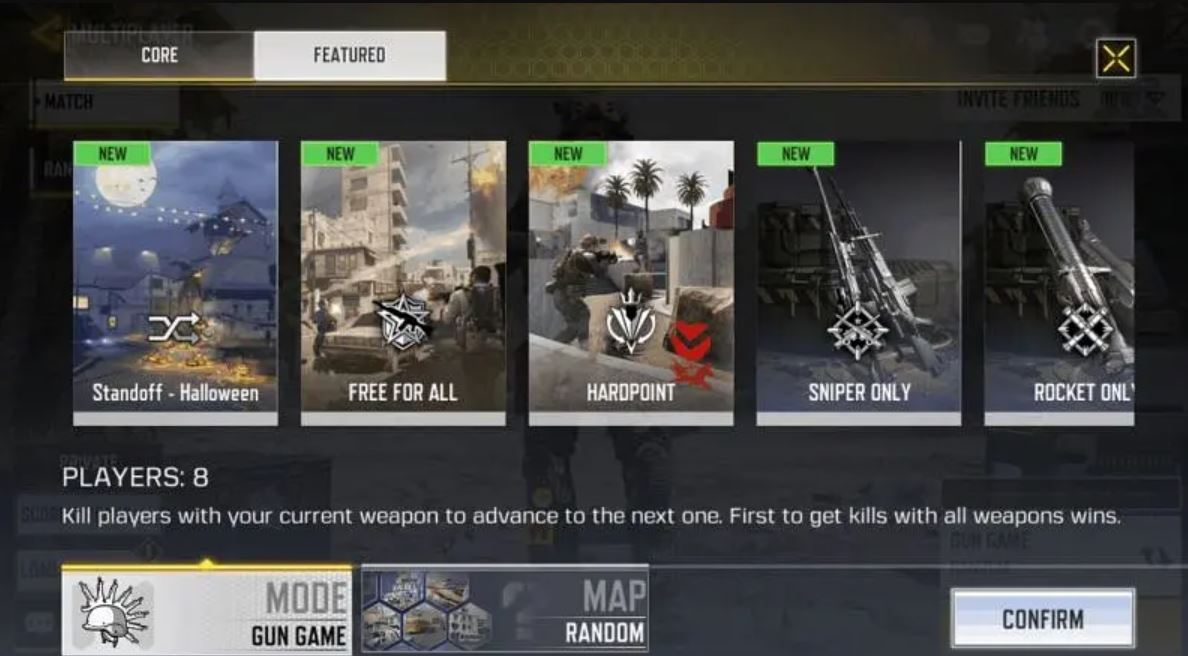
Task: Confirm the game mode selection
Action: (1042, 619)
